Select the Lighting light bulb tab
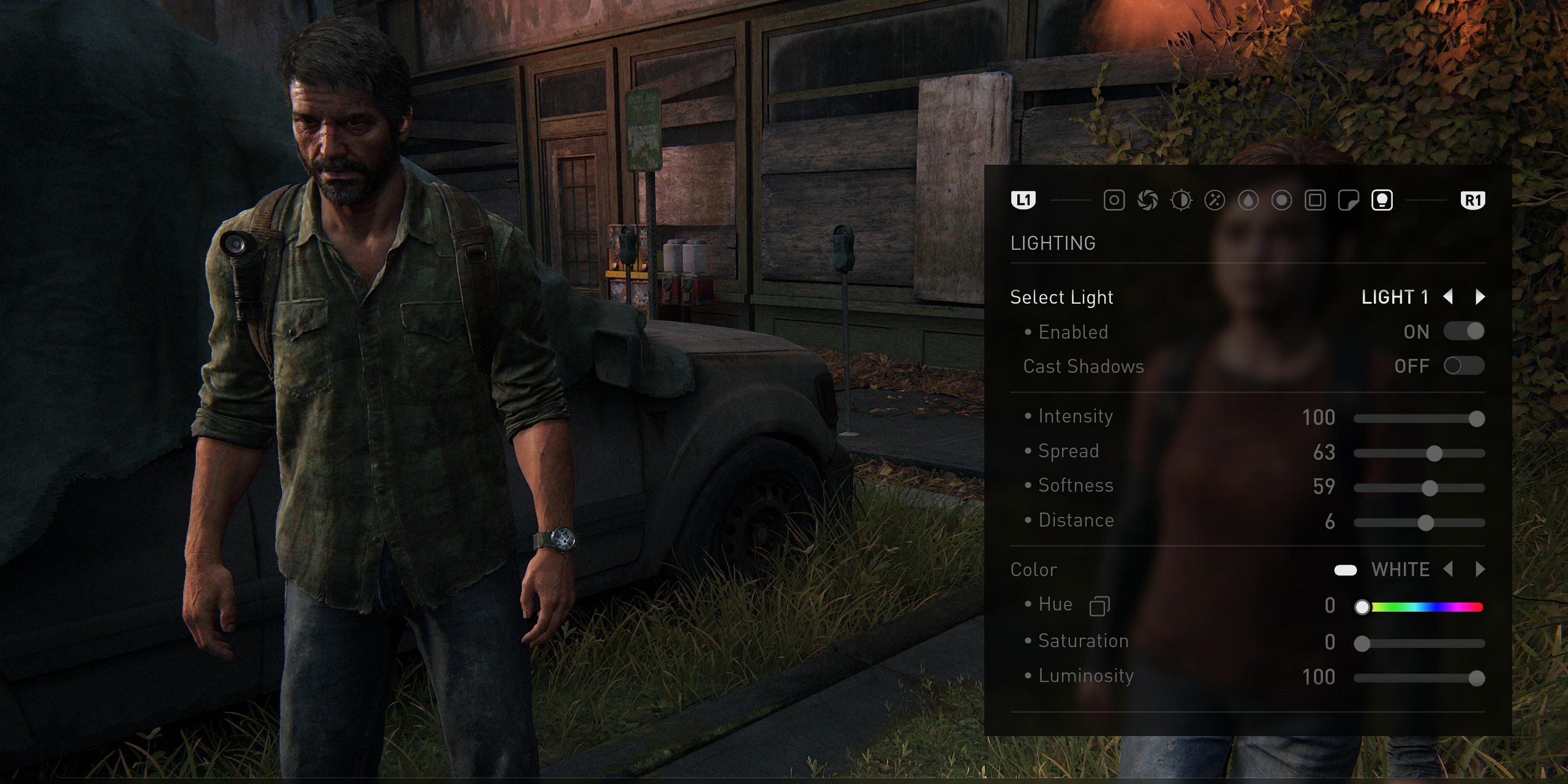 (x=1383, y=201)
